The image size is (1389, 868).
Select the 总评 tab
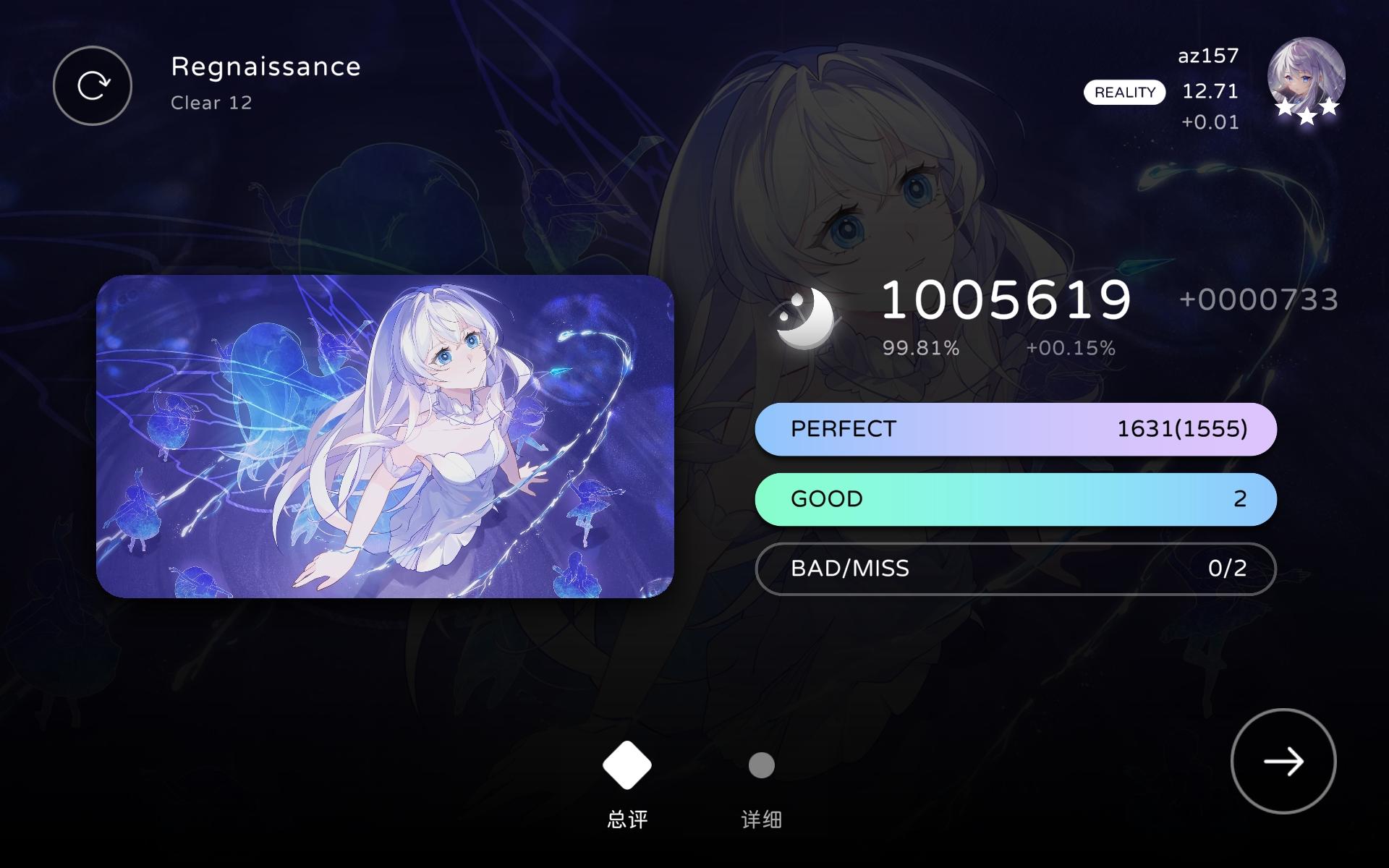coord(626,819)
